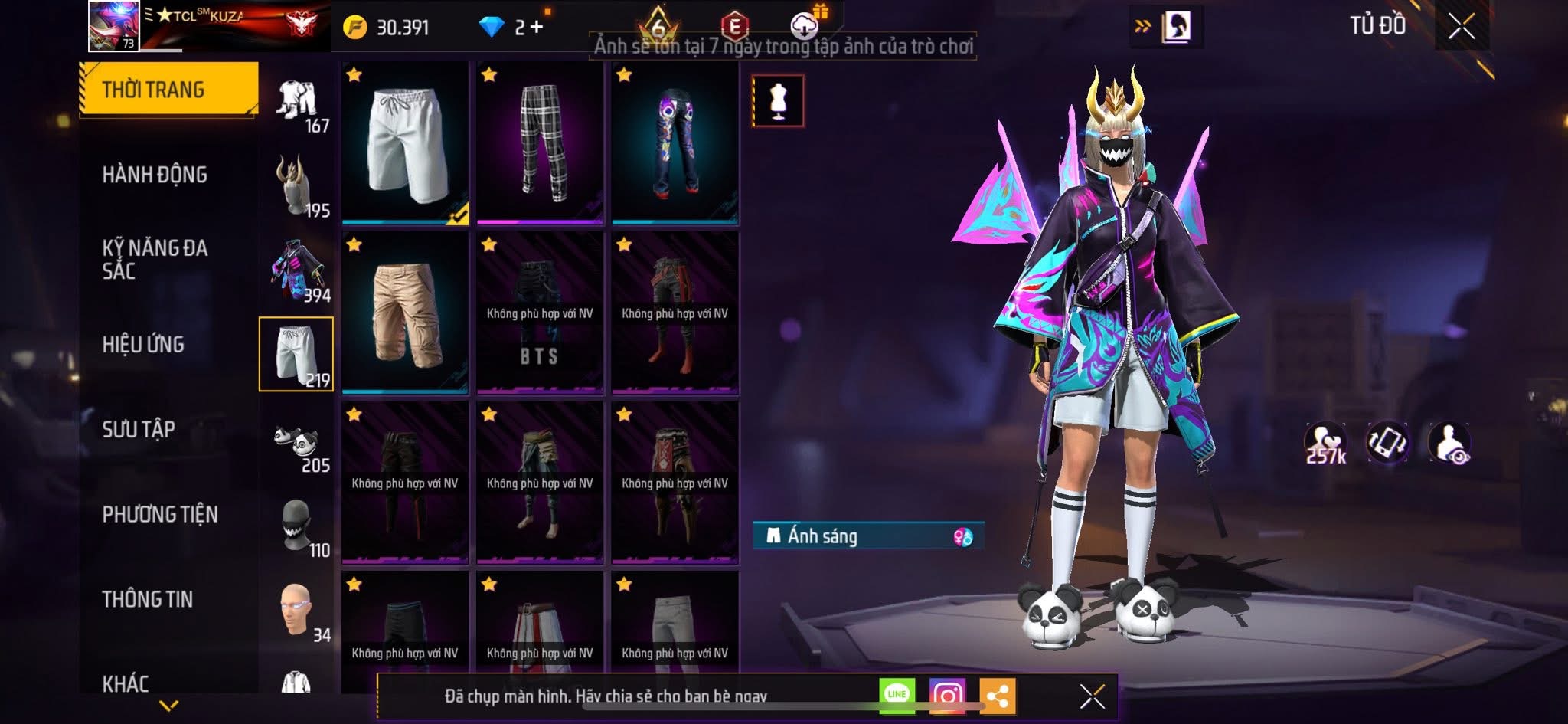Select the dark neon graffiti jeans

[675, 143]
